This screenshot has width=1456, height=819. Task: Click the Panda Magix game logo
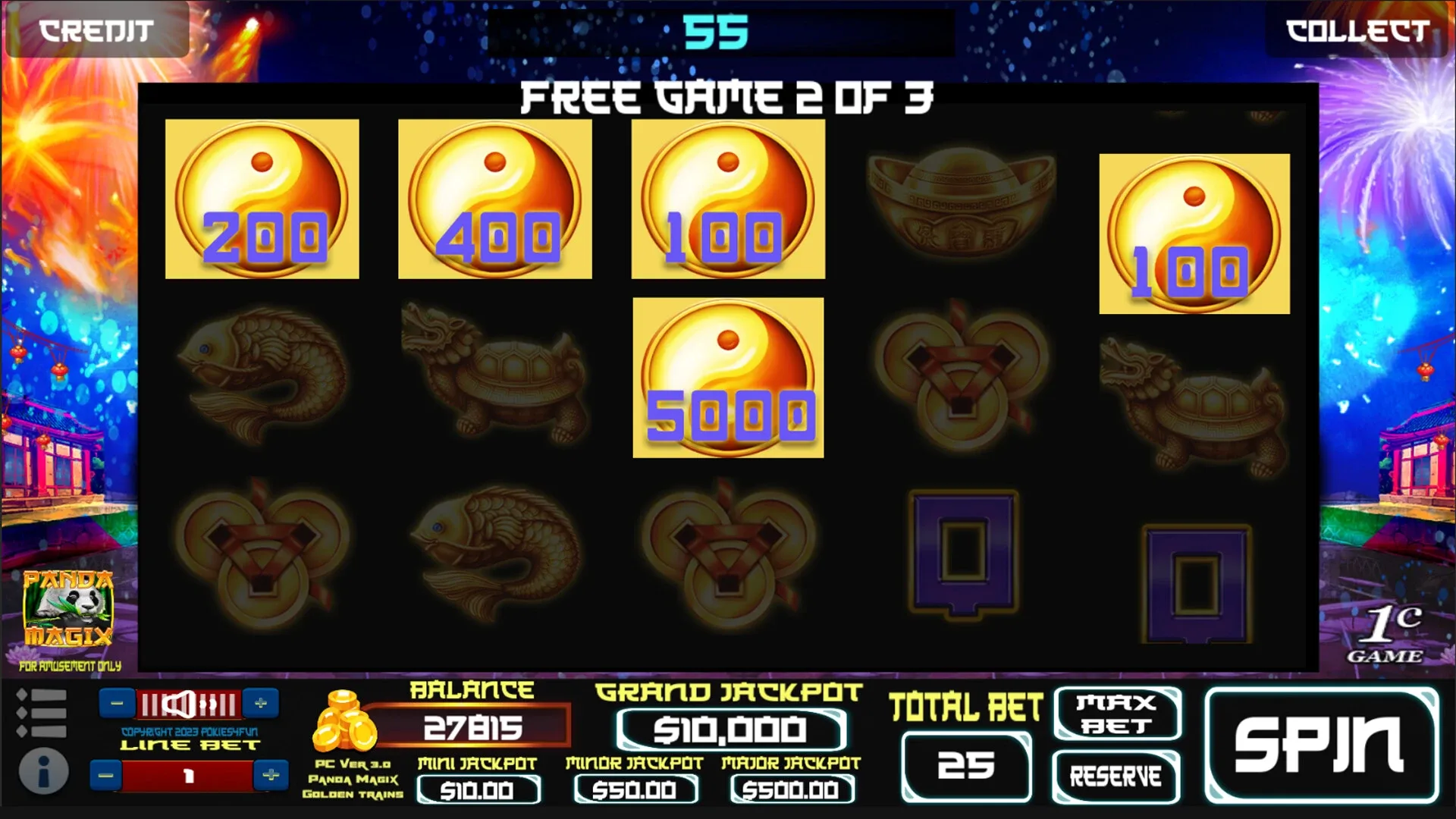click(68, 607)
